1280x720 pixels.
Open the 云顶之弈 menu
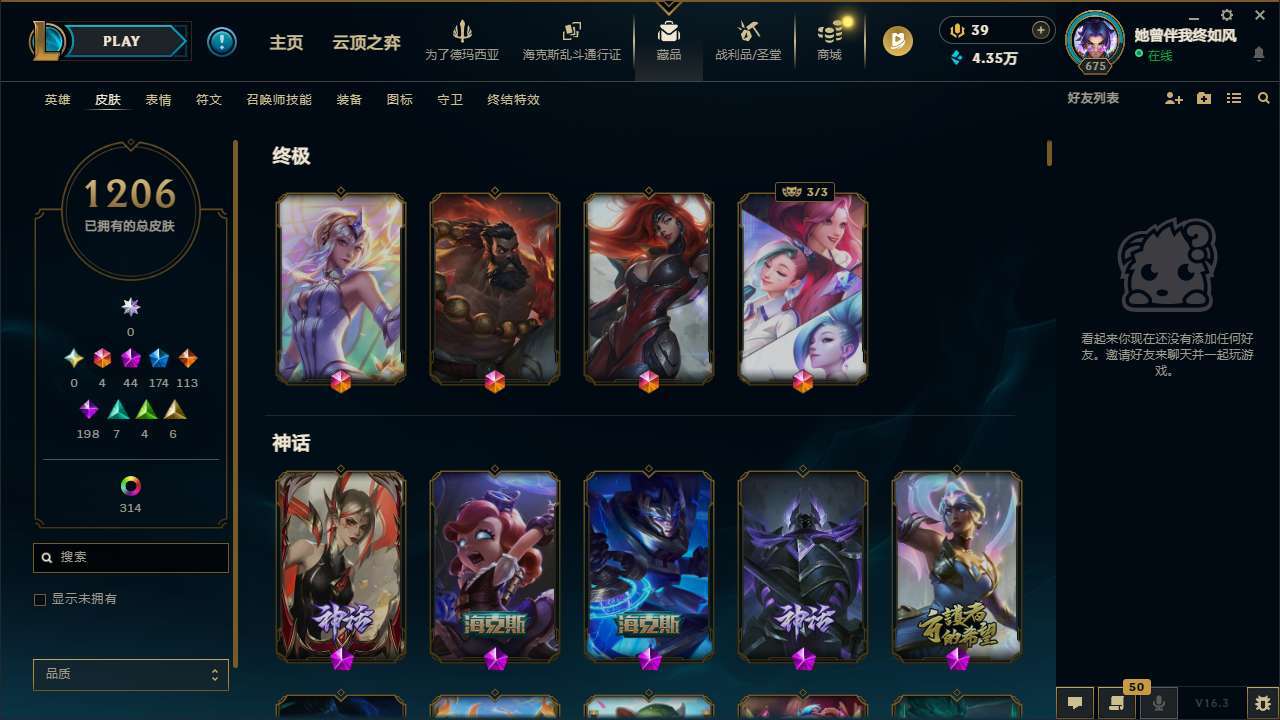point(365,41)
